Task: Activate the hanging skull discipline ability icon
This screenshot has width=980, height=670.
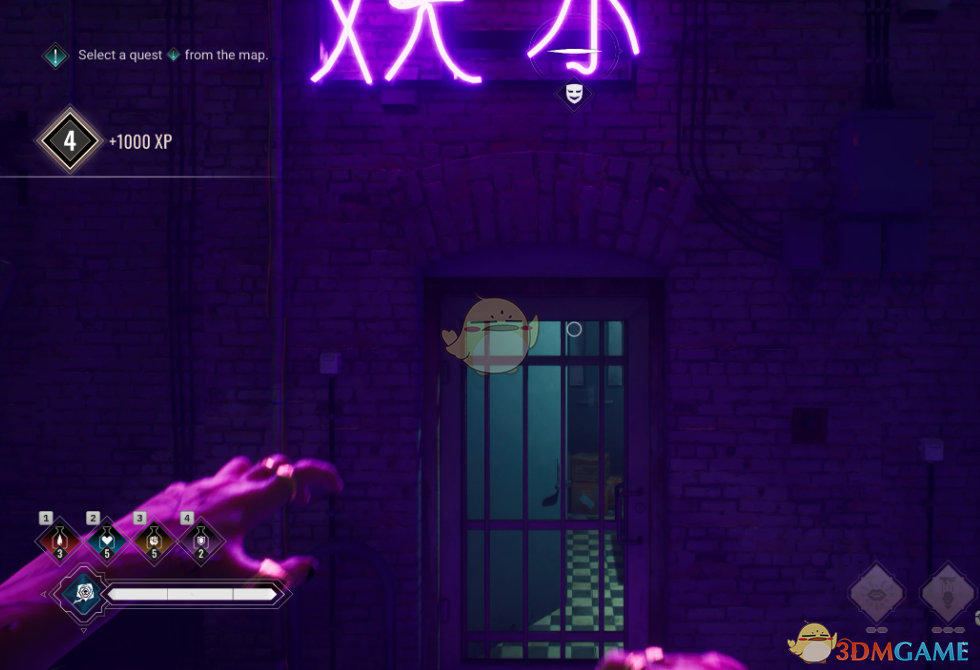Action: [947, 594]
